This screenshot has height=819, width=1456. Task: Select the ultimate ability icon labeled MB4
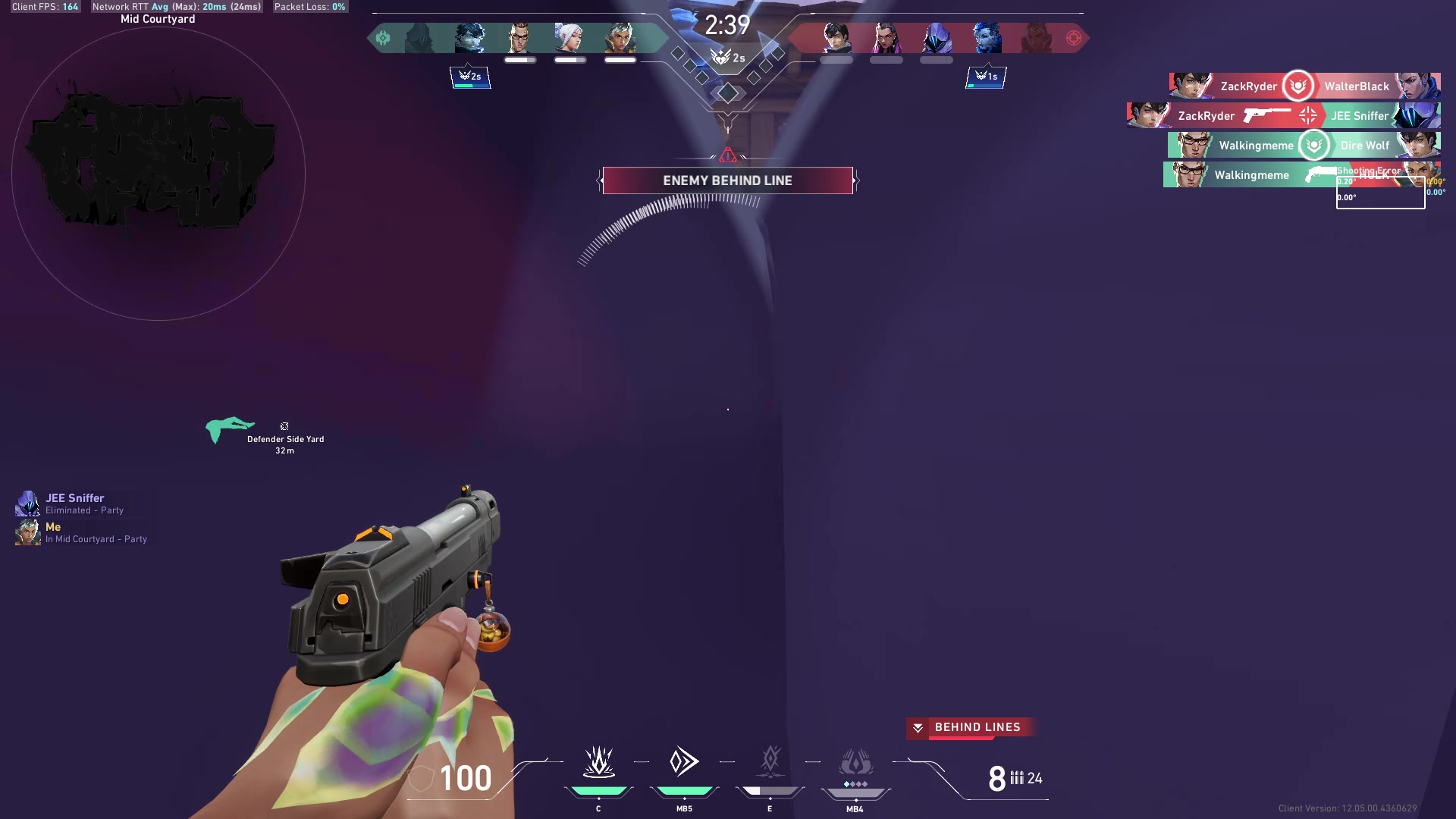tap(855, 764)
